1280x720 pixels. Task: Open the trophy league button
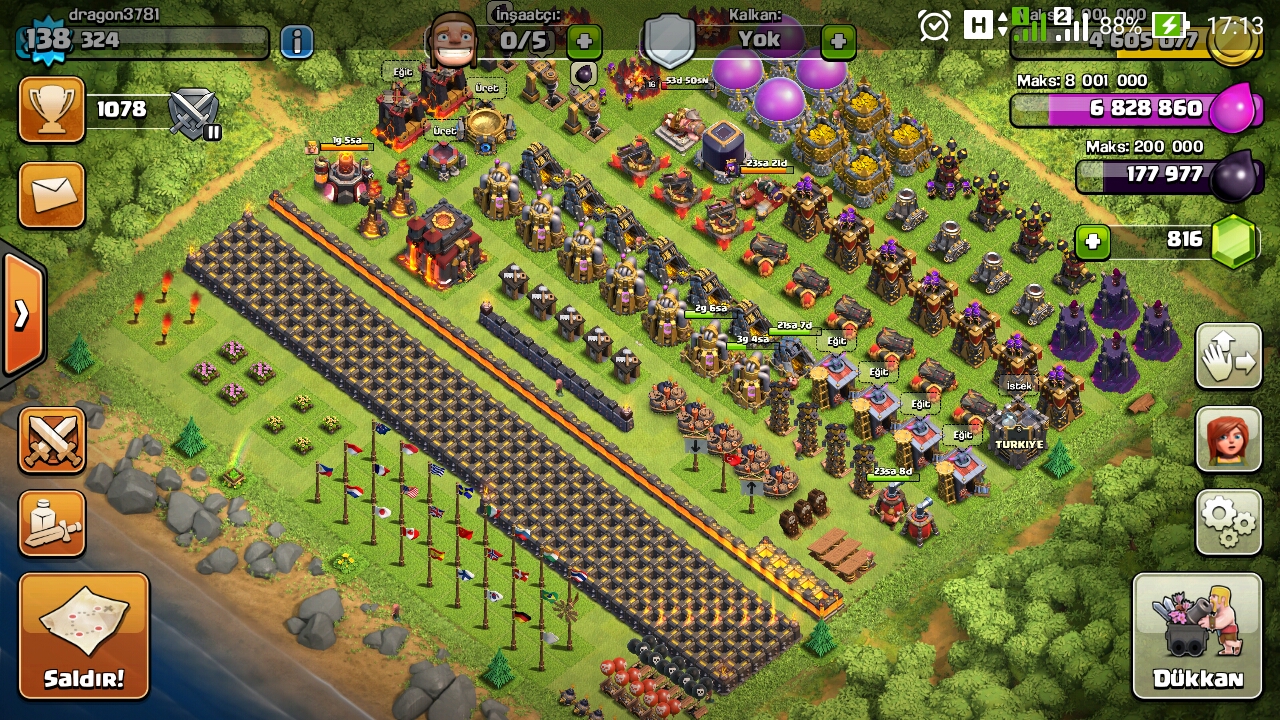click(x=52, y=109)
